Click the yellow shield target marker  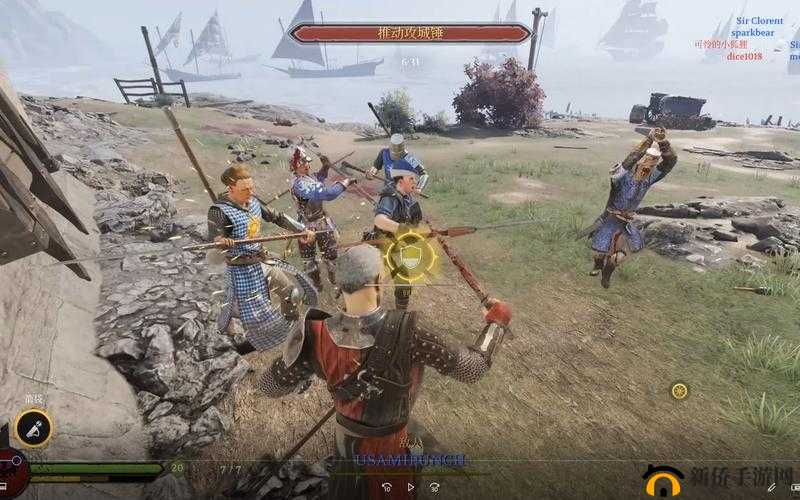[x=410, y=256]
